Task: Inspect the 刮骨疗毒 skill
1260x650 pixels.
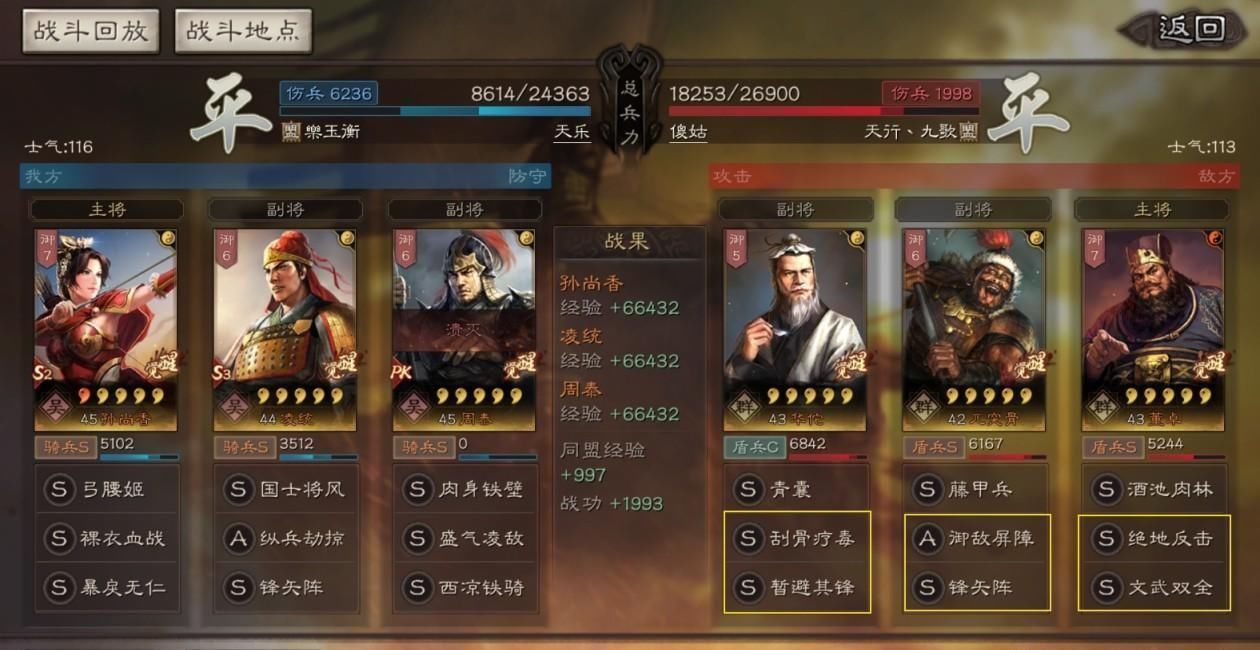Action: click(x=797, y=538)
